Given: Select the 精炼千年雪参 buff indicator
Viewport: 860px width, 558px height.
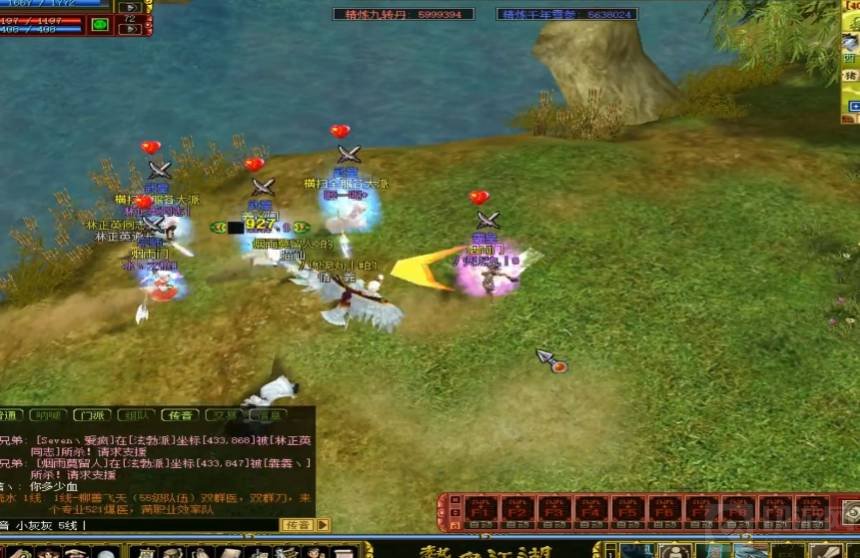Looking at the screenshot, I should point(566,15).
